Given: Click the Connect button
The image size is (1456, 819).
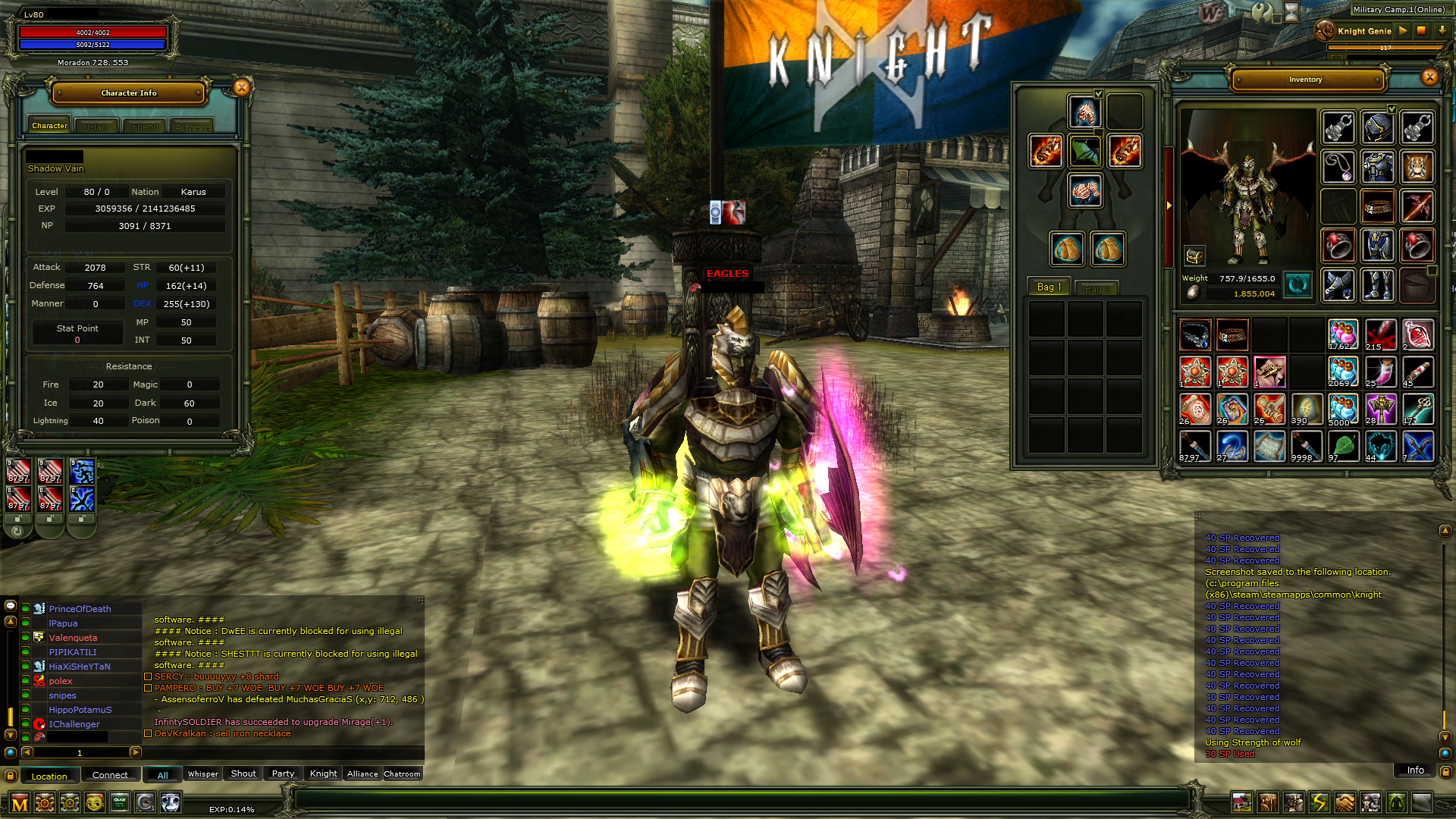Looking at the screenshot, I should coord(110,775).
